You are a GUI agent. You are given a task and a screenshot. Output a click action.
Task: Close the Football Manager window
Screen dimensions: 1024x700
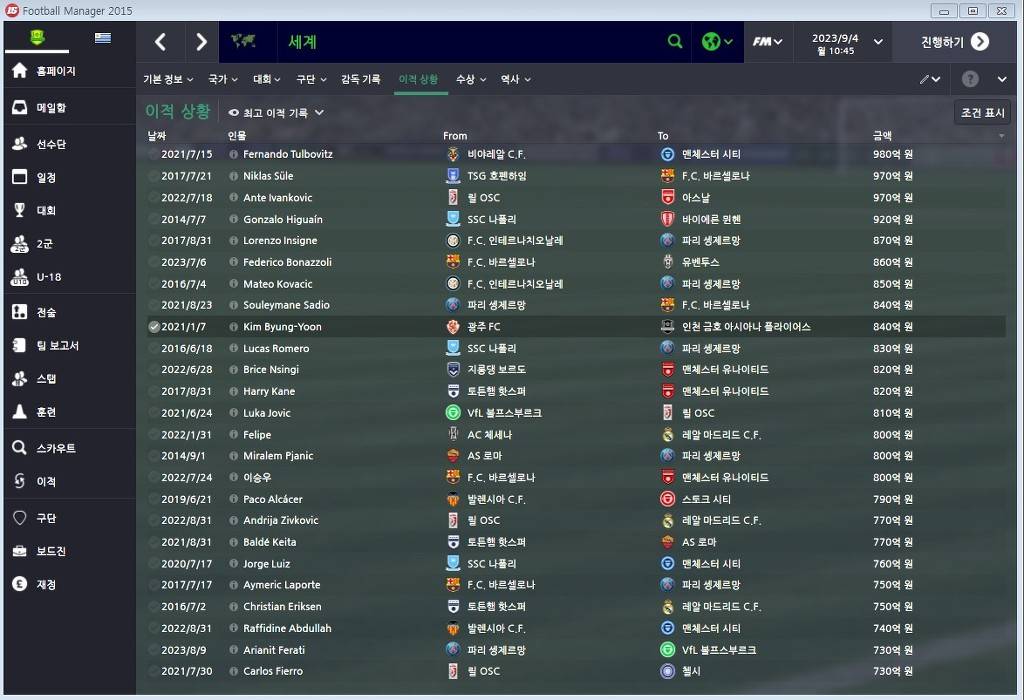click(1000, 11)
